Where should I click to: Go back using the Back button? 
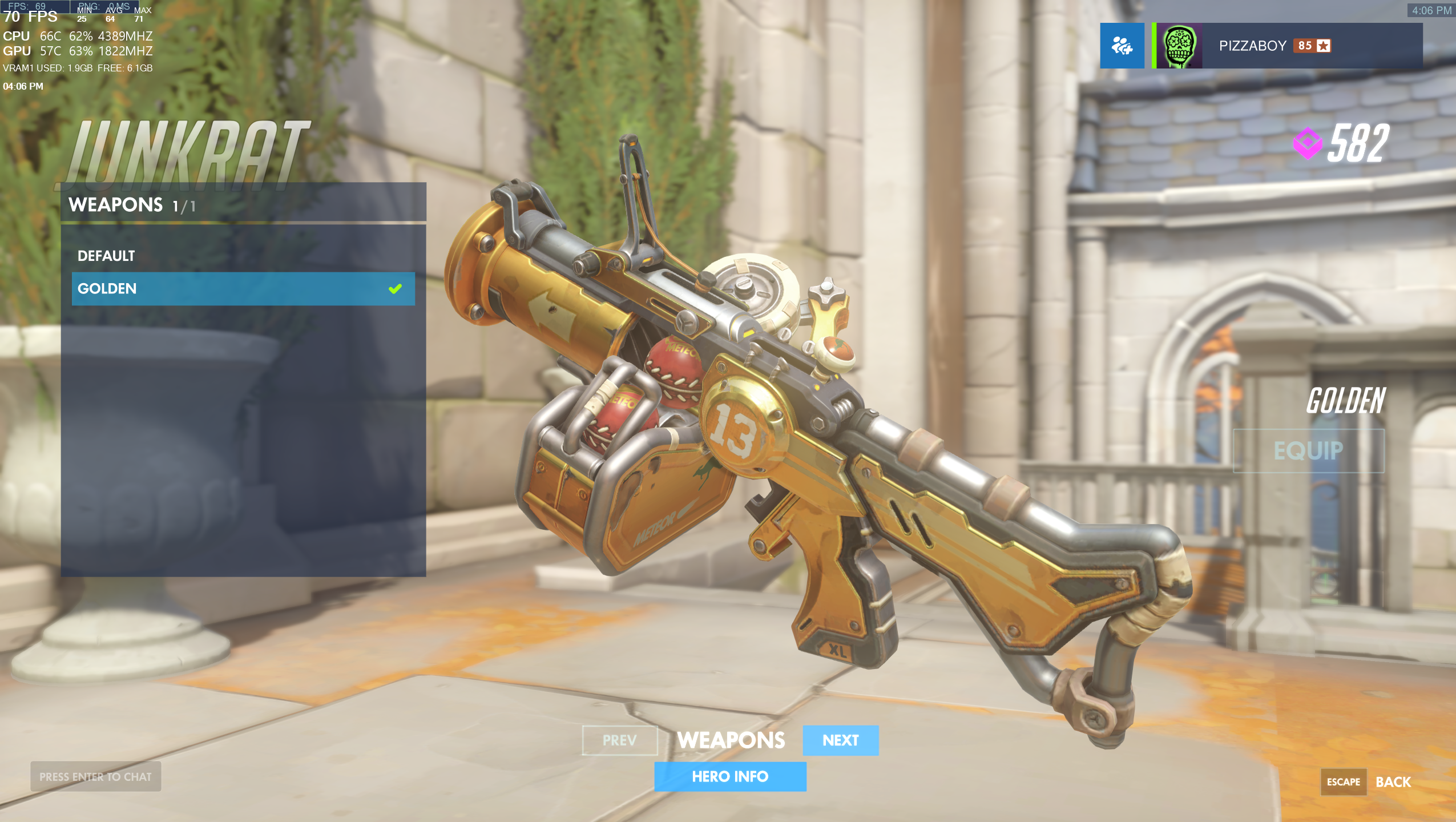pos(1393,782)
